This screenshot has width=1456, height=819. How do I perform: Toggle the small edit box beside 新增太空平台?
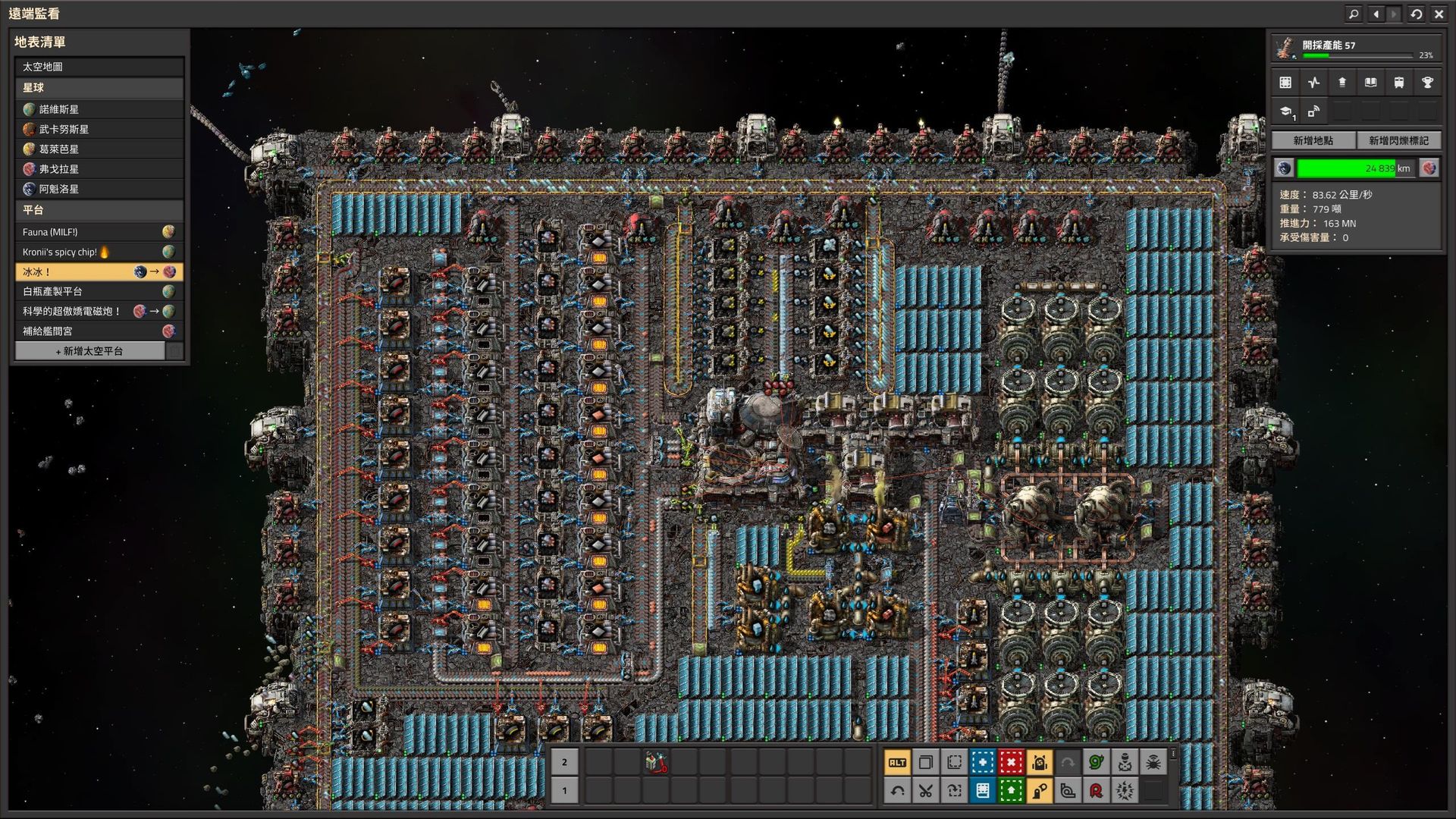coord(176,350)
